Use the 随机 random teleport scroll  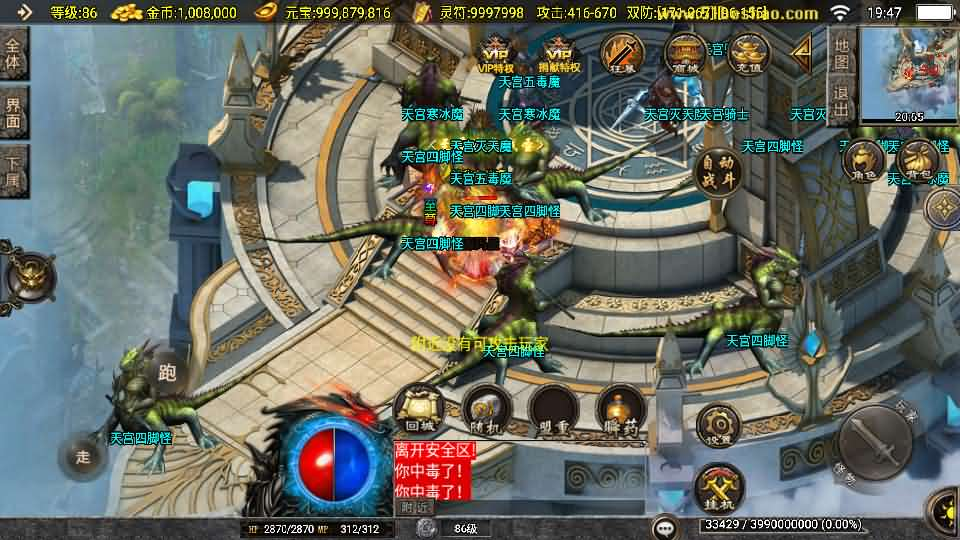[486, 410]
